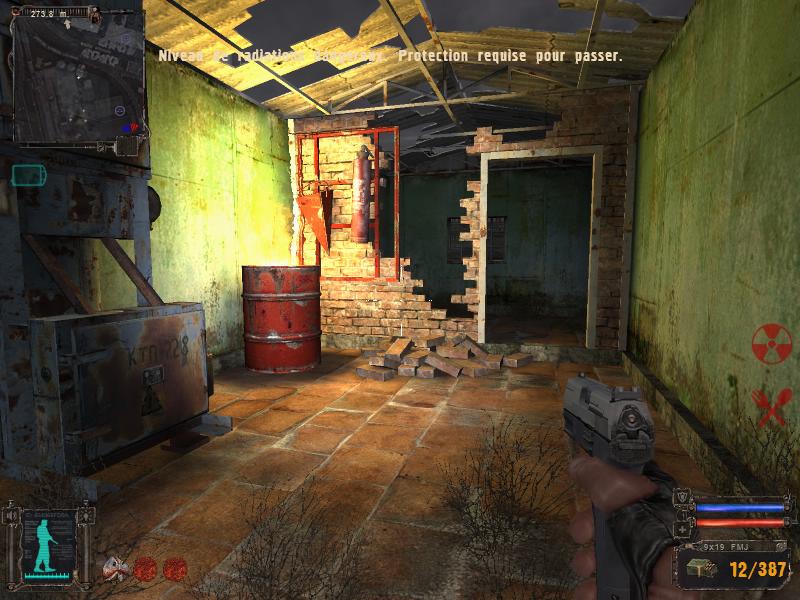Click the fork and spoon hunger icon
This screenshot has width=800, height=600.
(x=771, y=406)
